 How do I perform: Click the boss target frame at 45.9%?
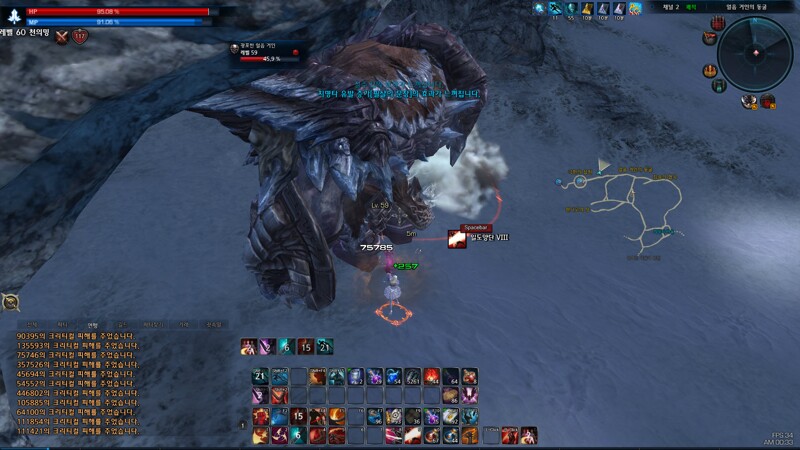[268, 52]
